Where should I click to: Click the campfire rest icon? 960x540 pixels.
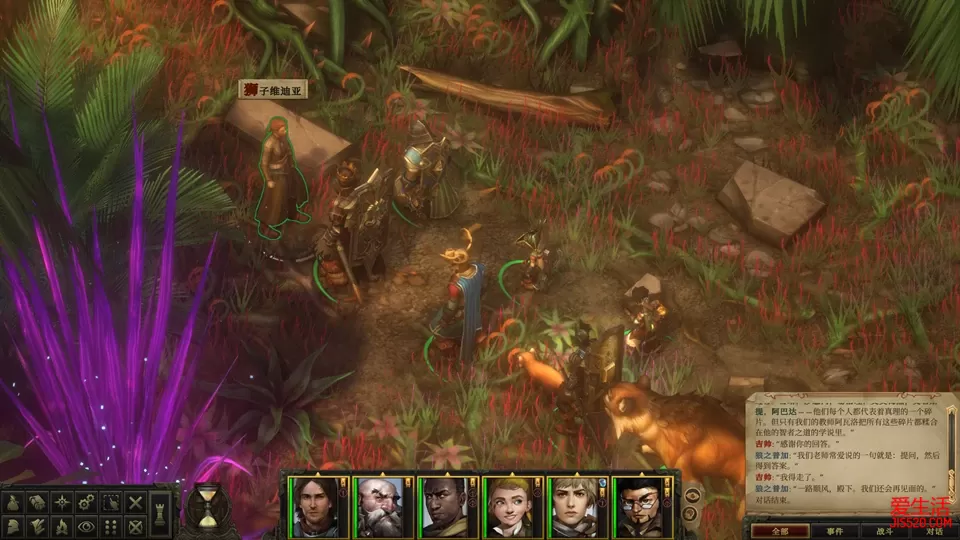[63, 526]
